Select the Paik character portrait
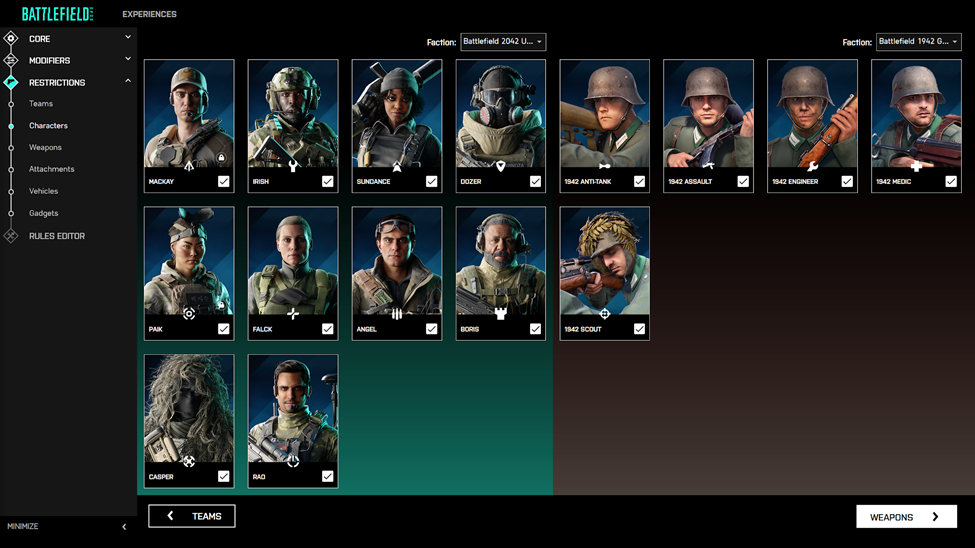The image size is (975, 548). coord(189,263)
